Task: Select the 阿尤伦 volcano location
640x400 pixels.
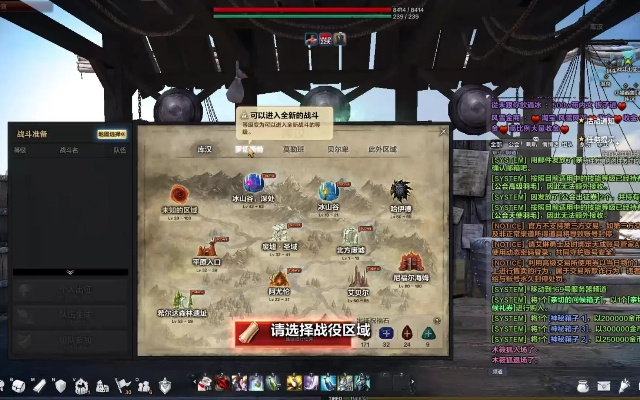Action: [279, 279]
